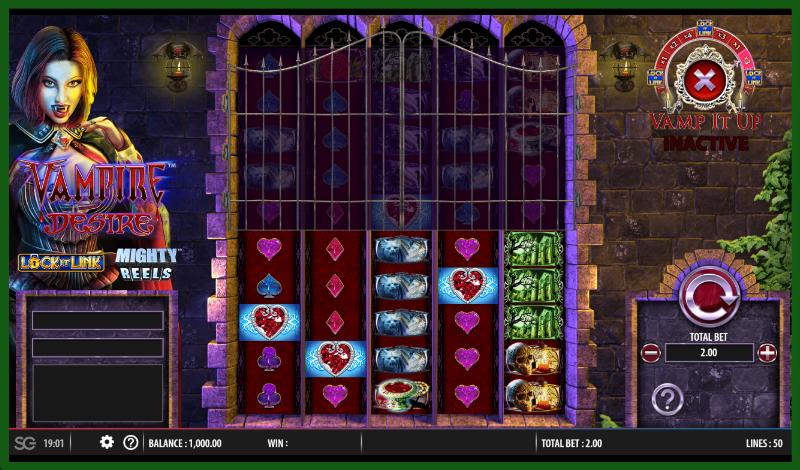
Task: Spin the reels with the red spin button
Action: coord(708,294)
